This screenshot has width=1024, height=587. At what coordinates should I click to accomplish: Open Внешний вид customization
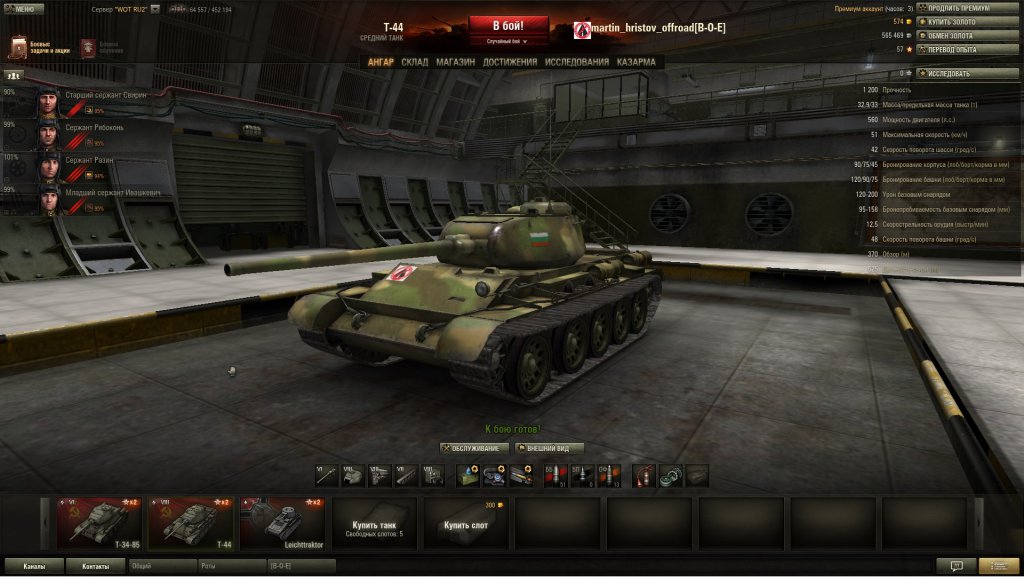[x=549, y=448]
